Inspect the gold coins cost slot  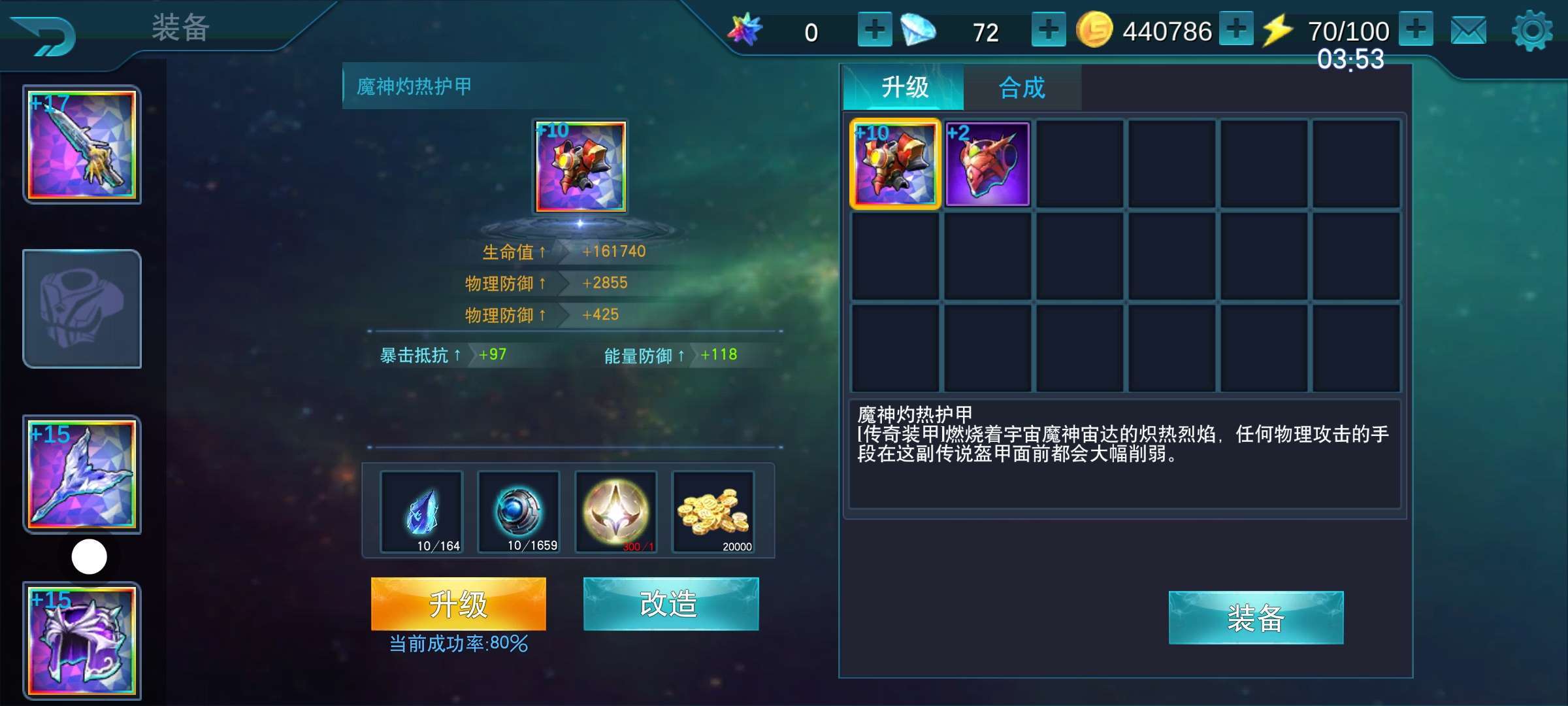[x=713, y=512]
